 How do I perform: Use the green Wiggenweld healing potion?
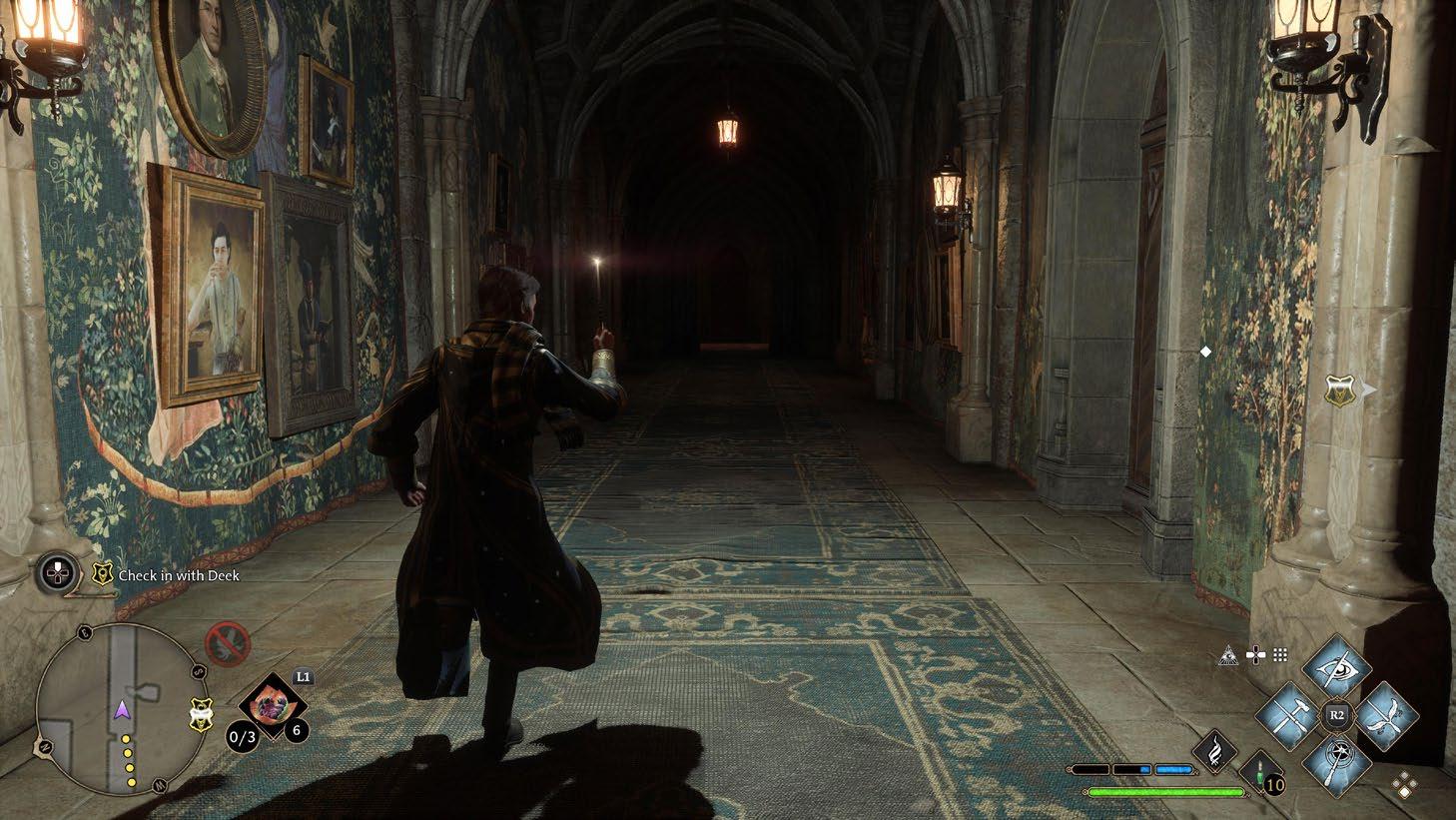(x=1259, y=773)
